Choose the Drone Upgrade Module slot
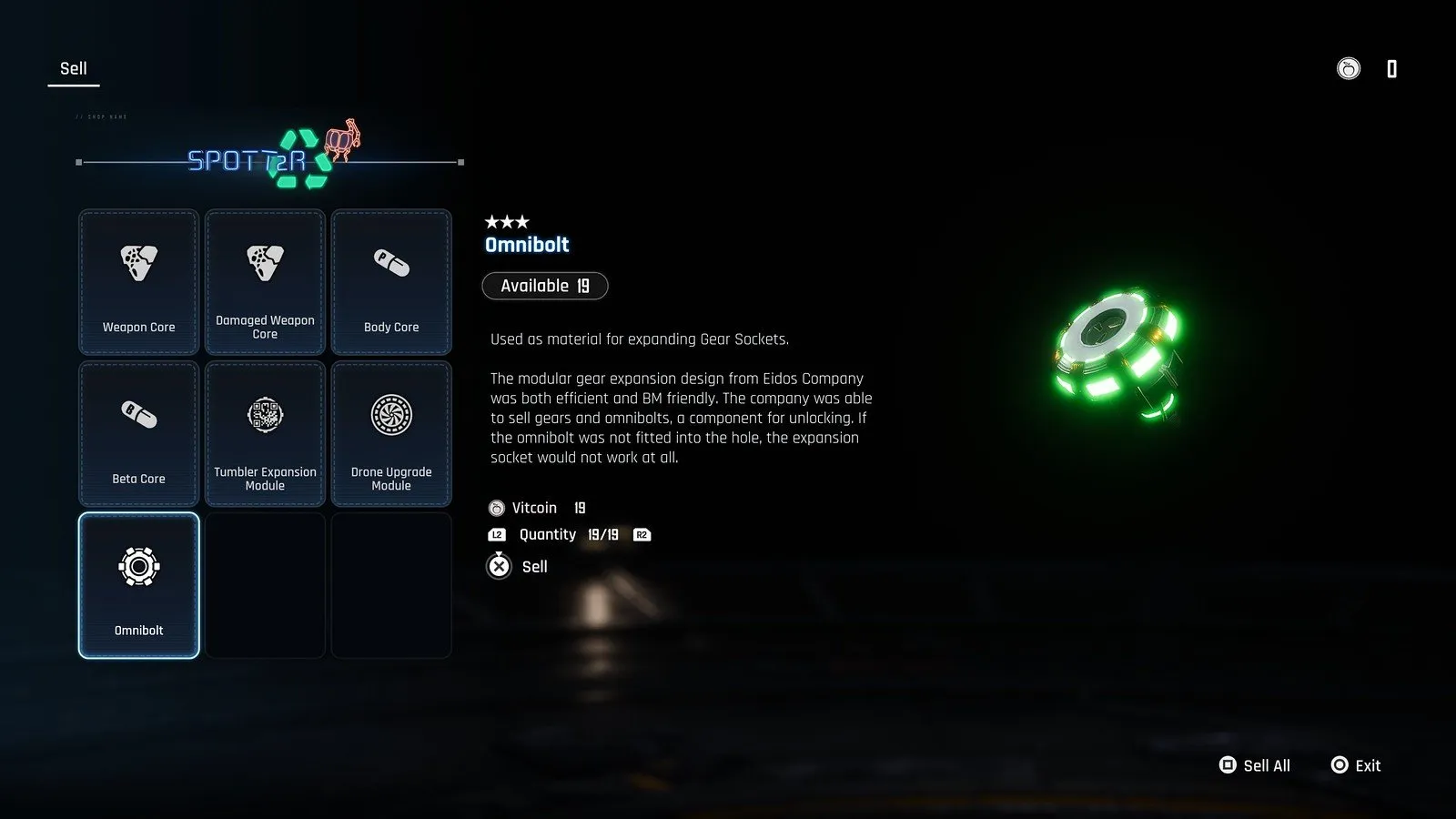1456x819 pixels. 391,433
